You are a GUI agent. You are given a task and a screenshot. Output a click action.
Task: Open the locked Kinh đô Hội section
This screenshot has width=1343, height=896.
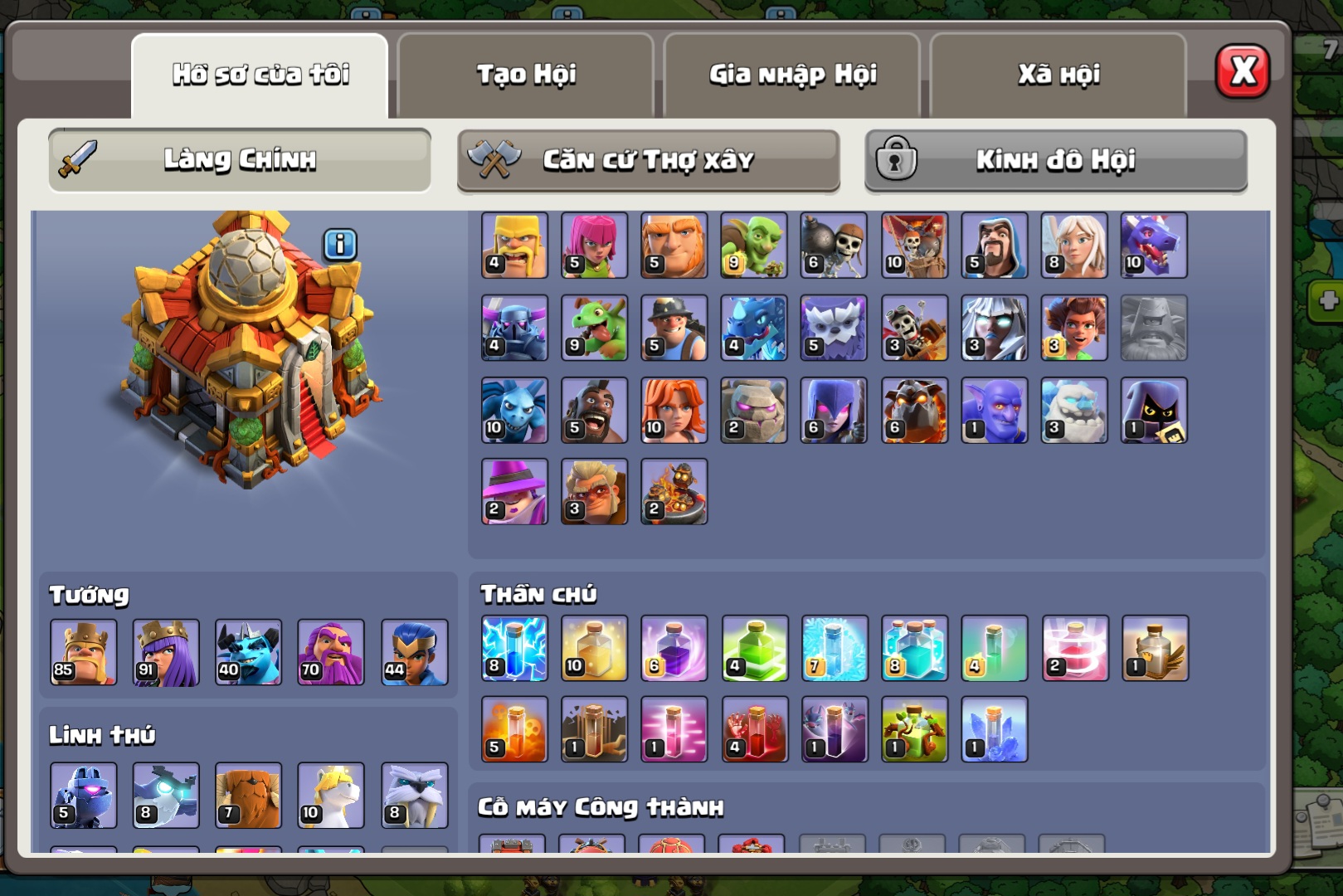coord(1056,159)
